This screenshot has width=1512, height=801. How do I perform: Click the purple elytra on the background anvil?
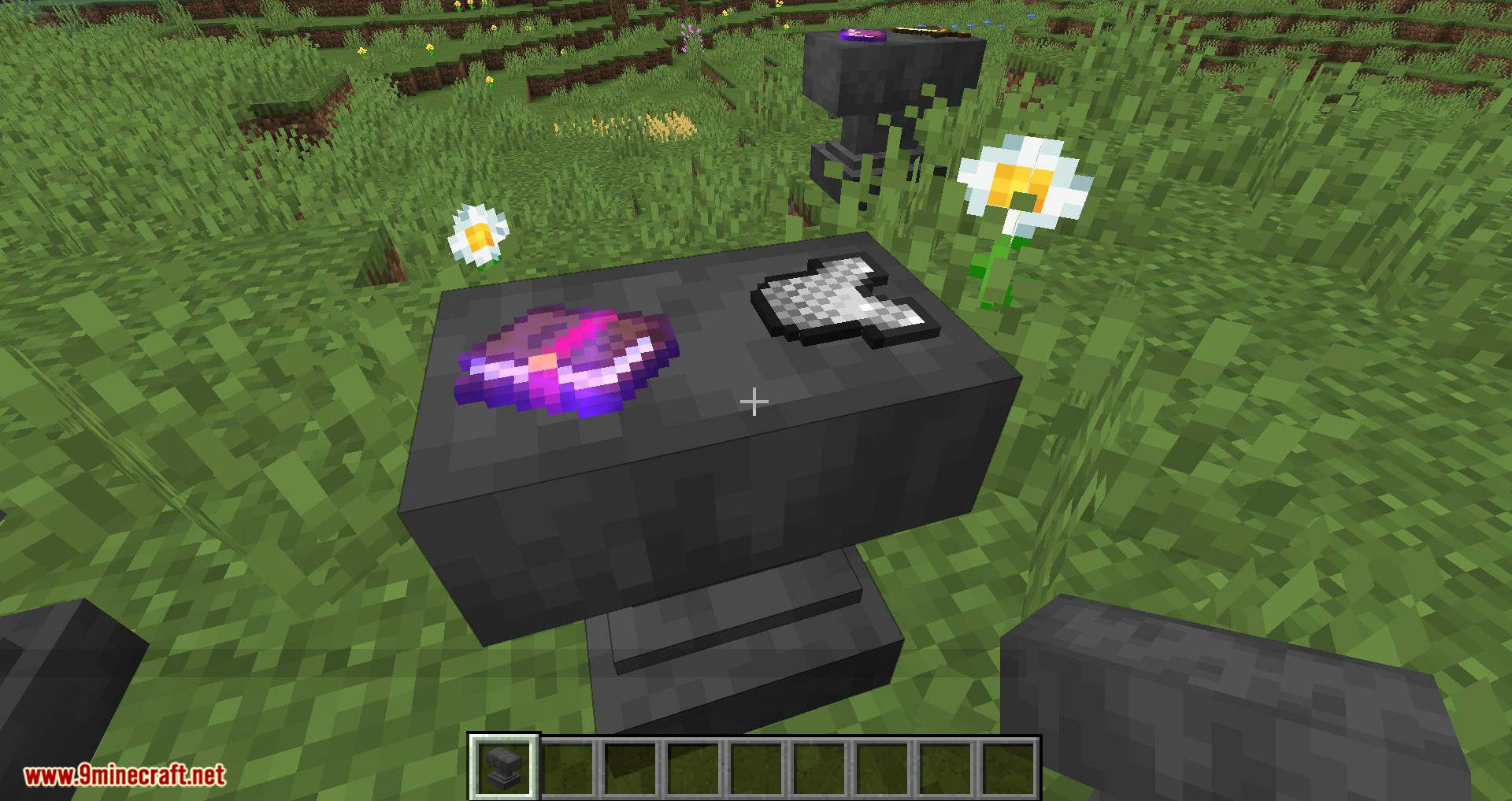(862, 35)
